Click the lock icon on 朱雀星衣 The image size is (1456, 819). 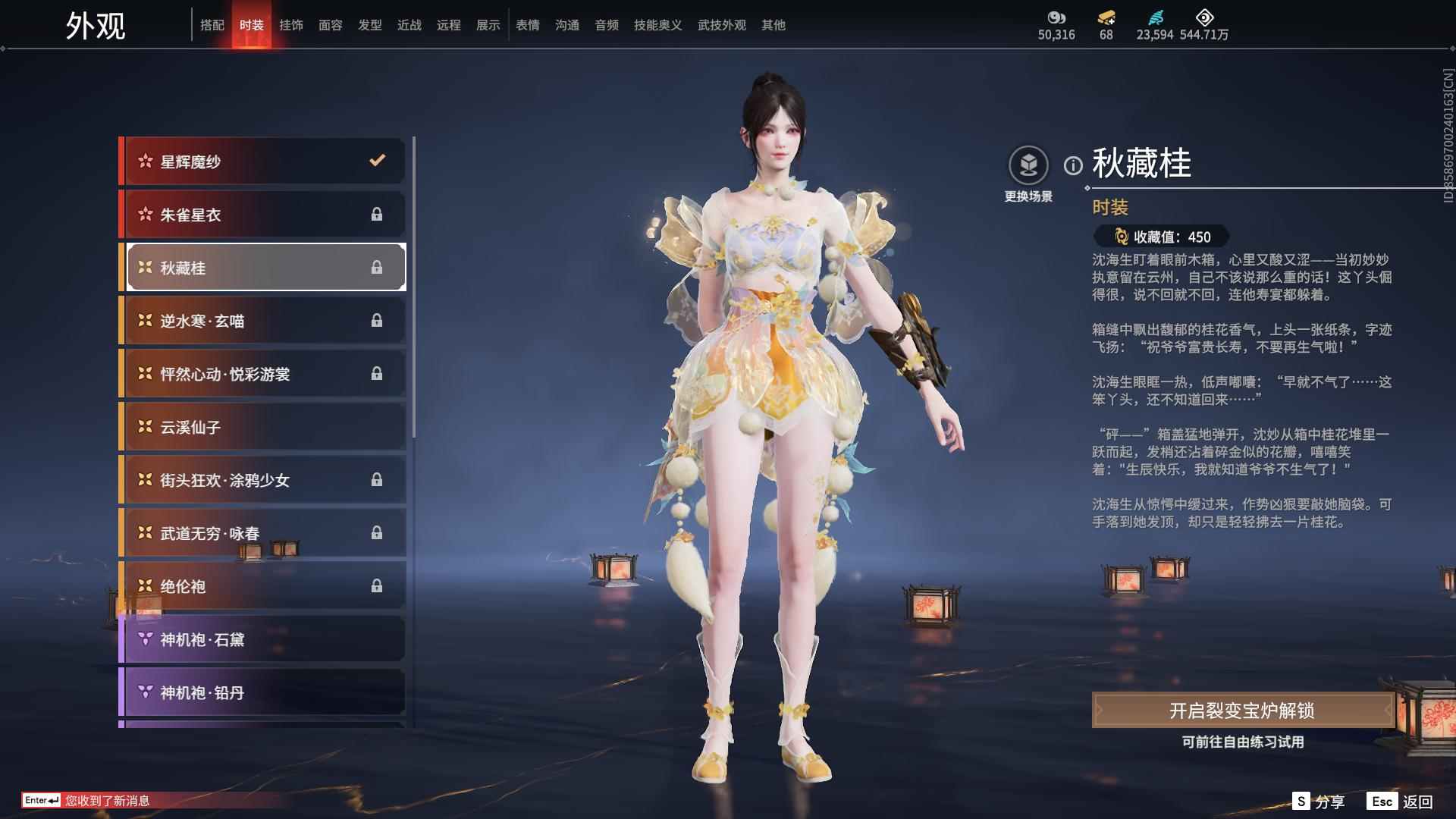376,215
